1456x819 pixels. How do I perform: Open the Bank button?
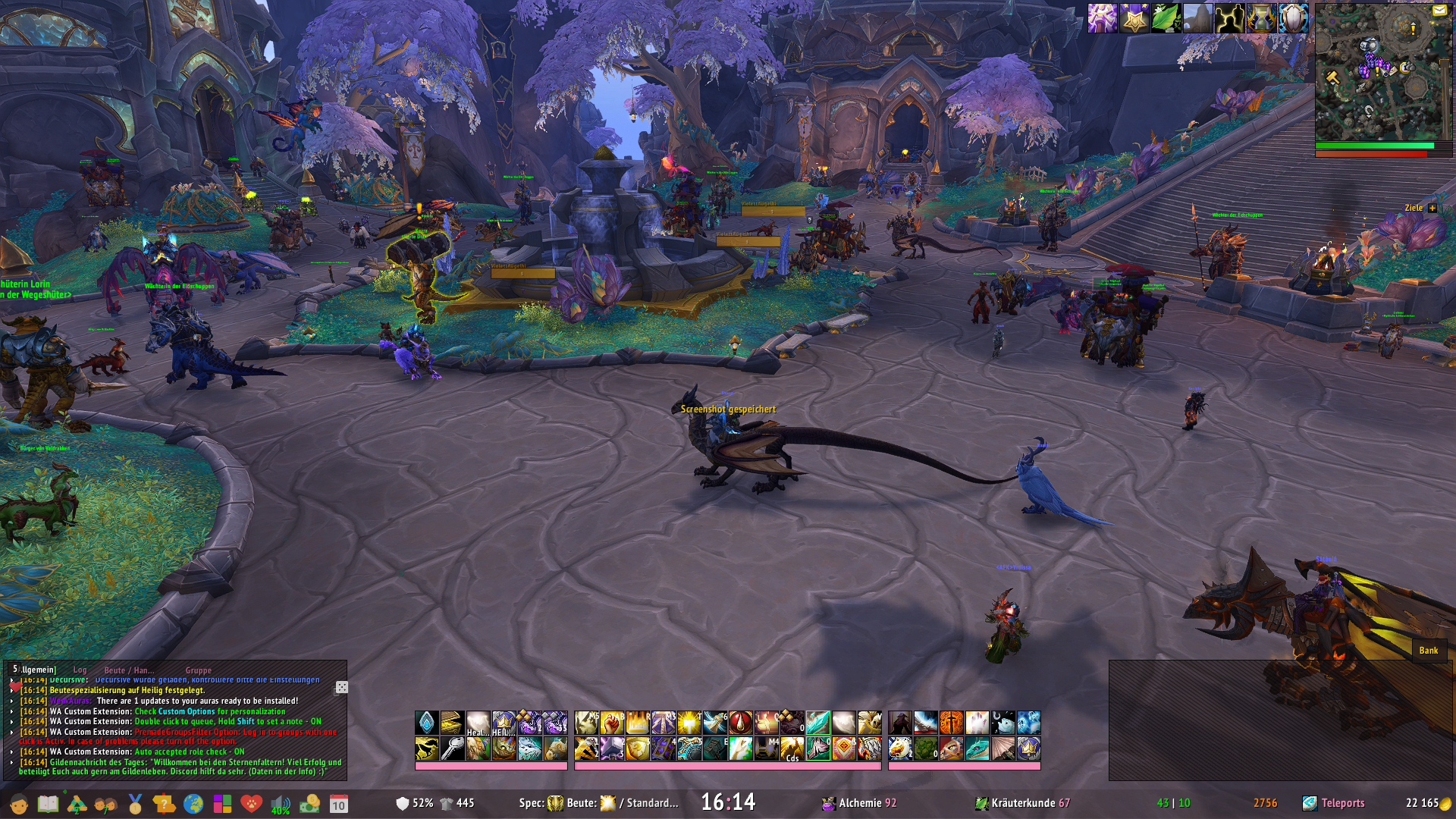tap(1429, 650)
